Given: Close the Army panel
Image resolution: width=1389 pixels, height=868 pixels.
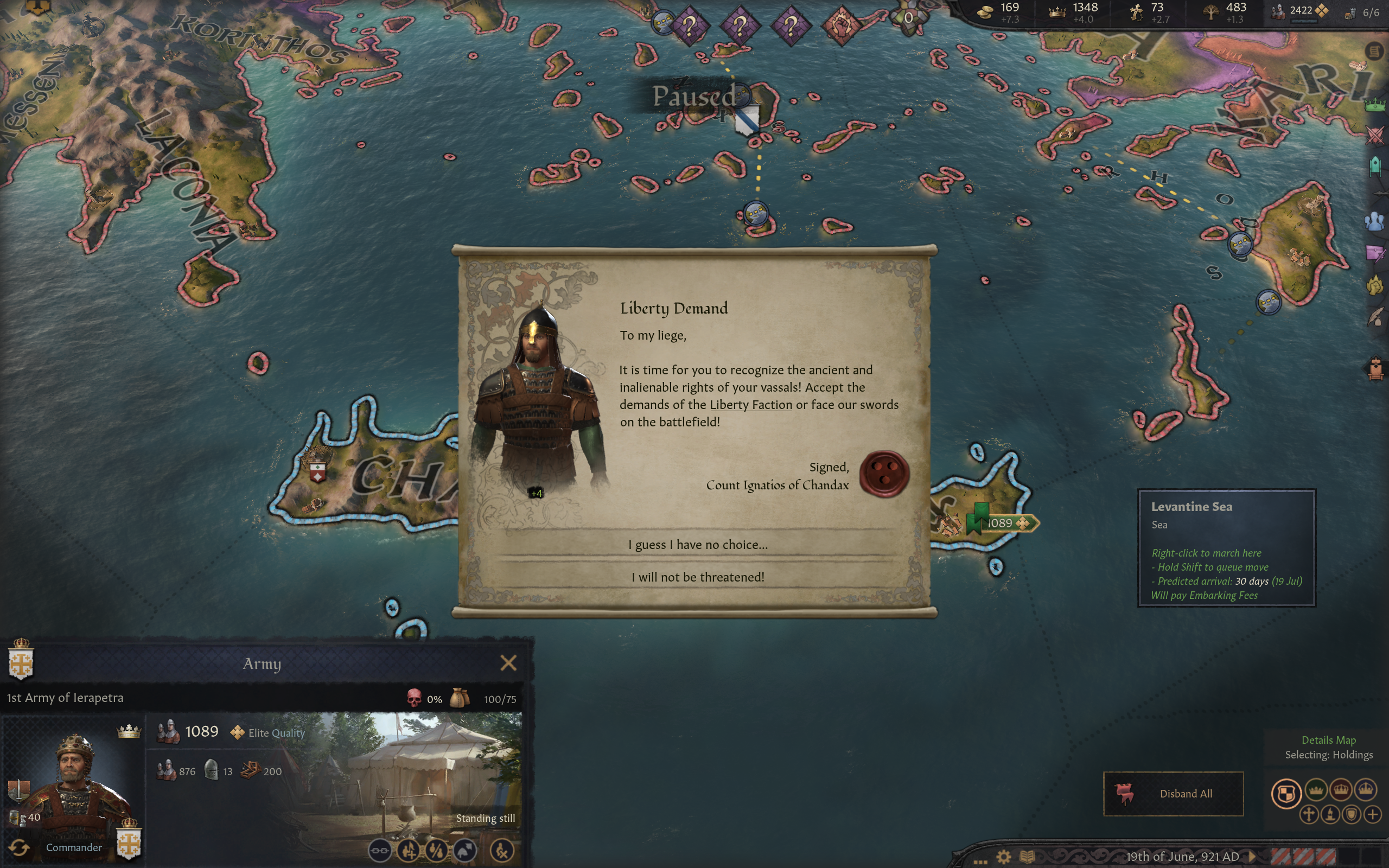Looking at the screenshot, I should coord(508,663).
